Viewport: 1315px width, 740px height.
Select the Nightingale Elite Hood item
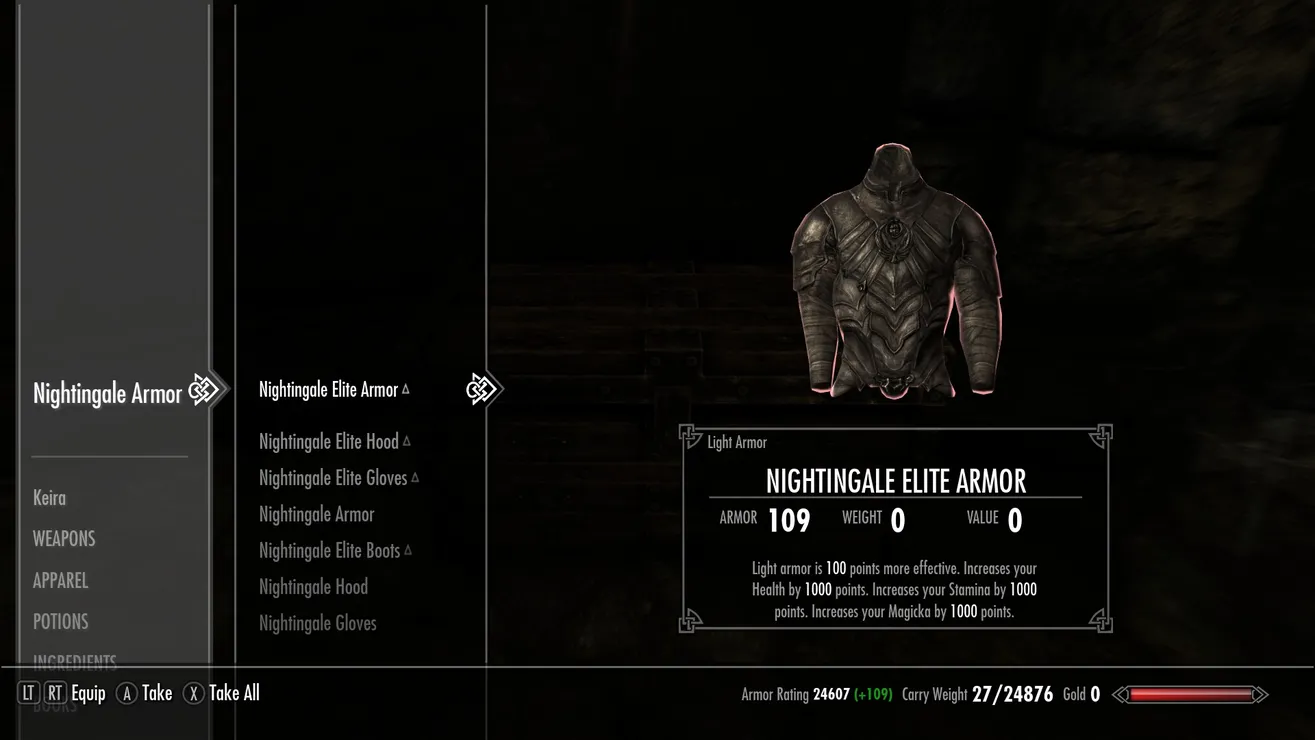[328, 441]
